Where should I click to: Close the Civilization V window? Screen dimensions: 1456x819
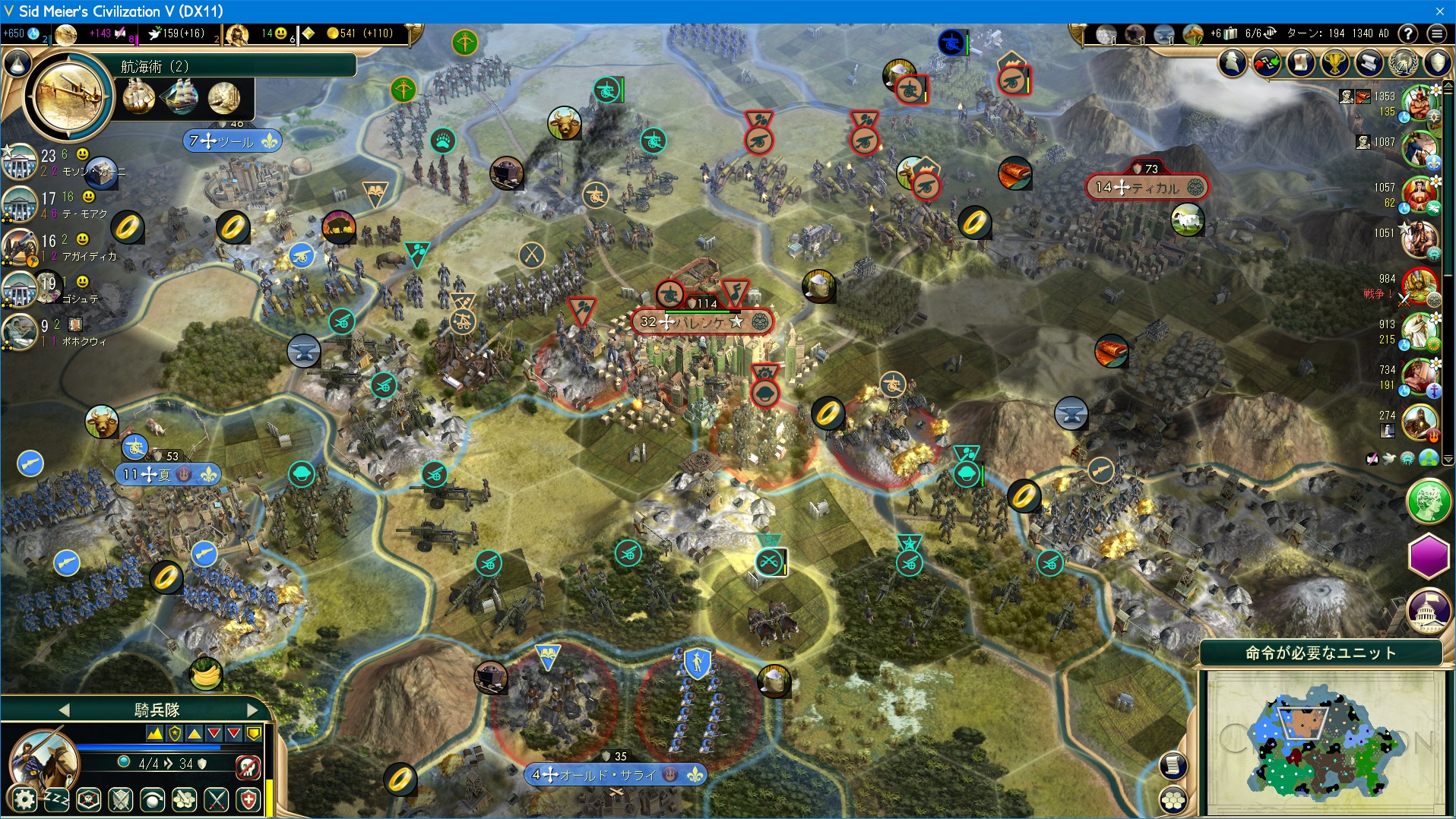pos(1439,11)
